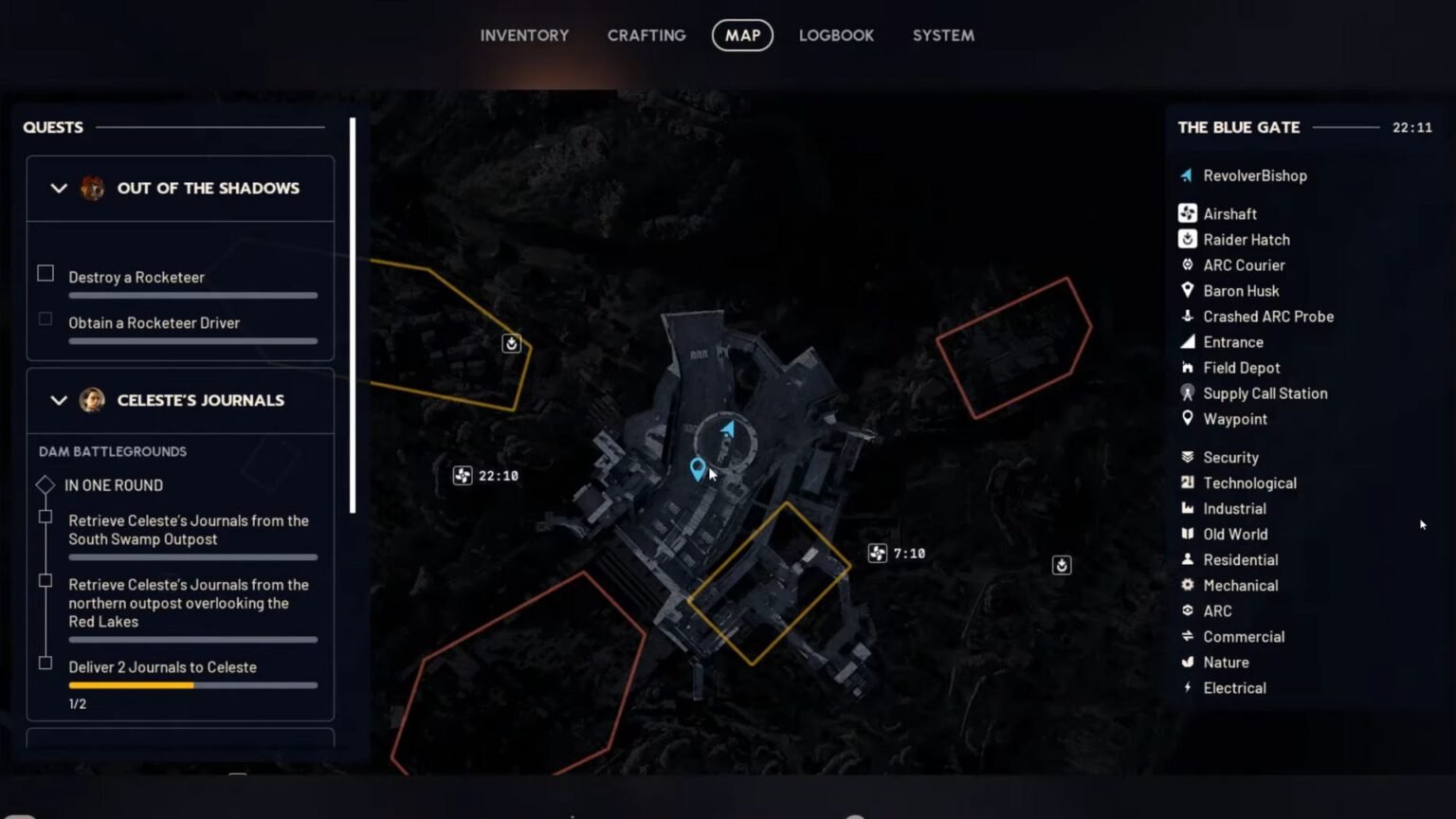Click the Field Depot legend icon
1456x819 pixels.
(1187, 367)
